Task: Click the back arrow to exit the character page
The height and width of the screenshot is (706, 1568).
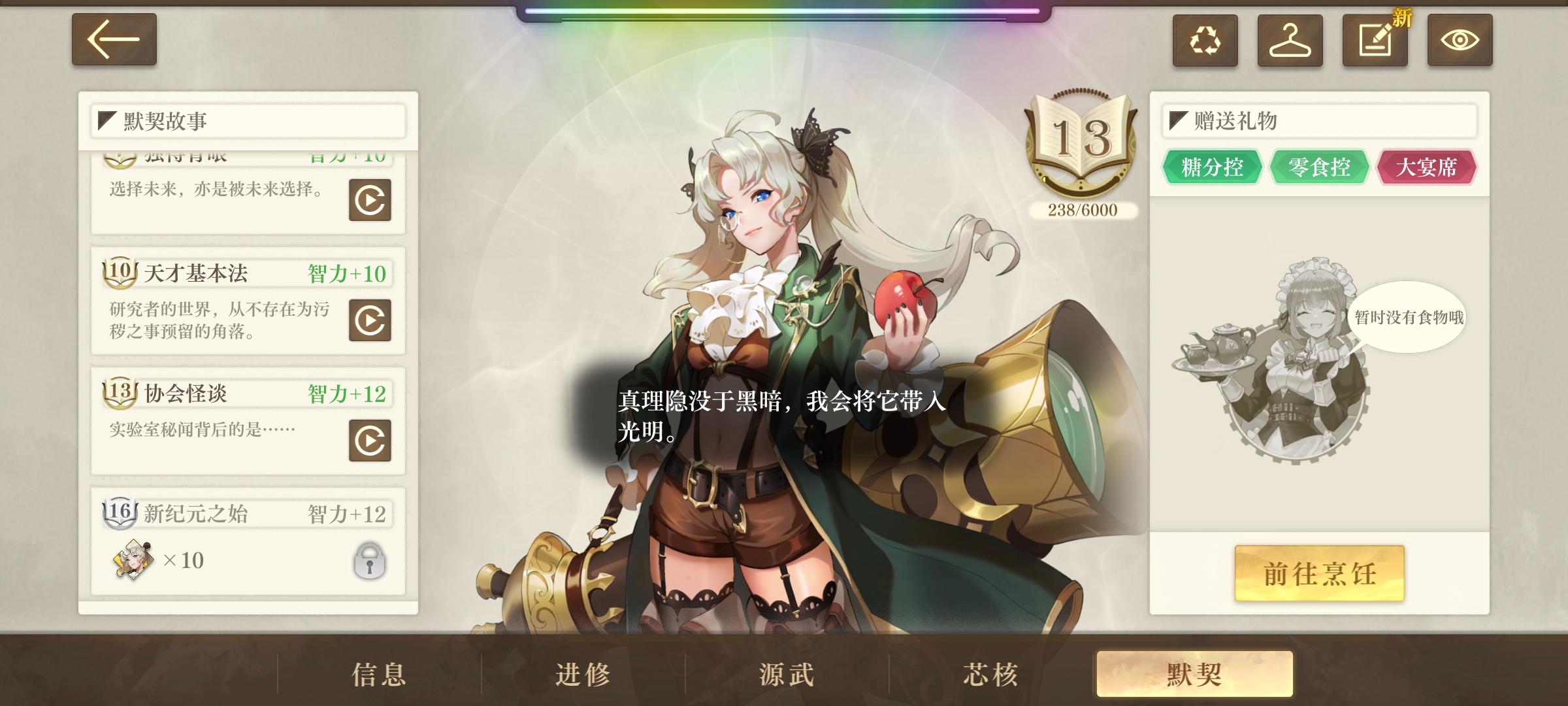Action: pyautogui.click(x=114, y=39)
